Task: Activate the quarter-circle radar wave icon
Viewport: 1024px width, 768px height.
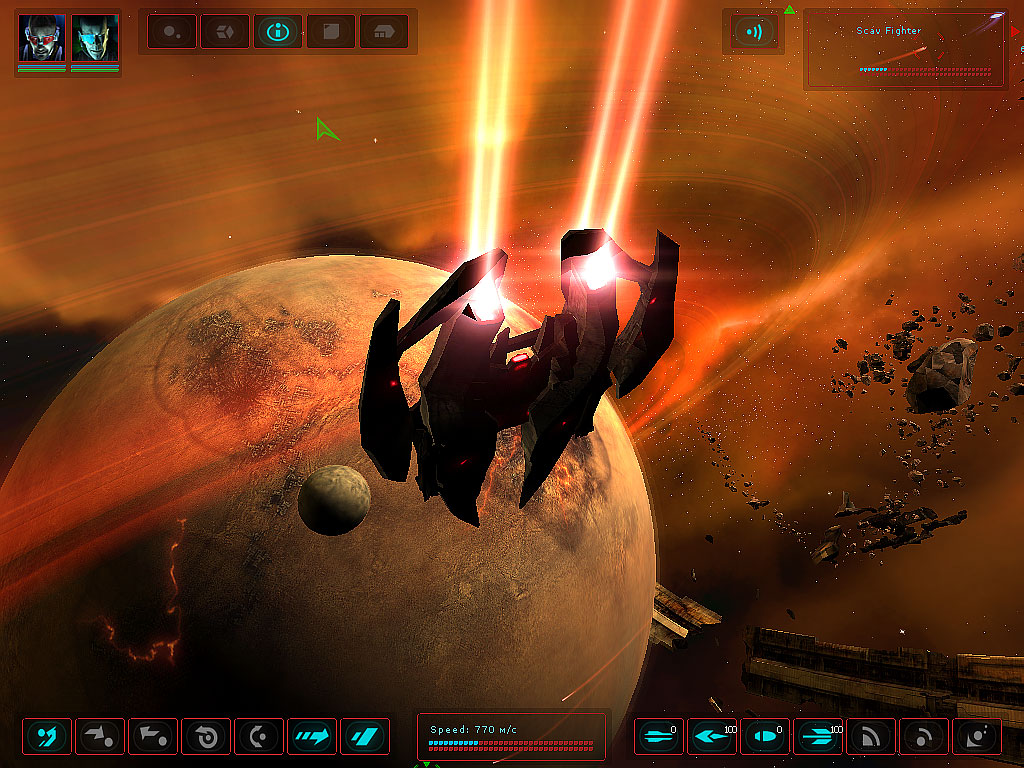Action: [x=871, y=737]
